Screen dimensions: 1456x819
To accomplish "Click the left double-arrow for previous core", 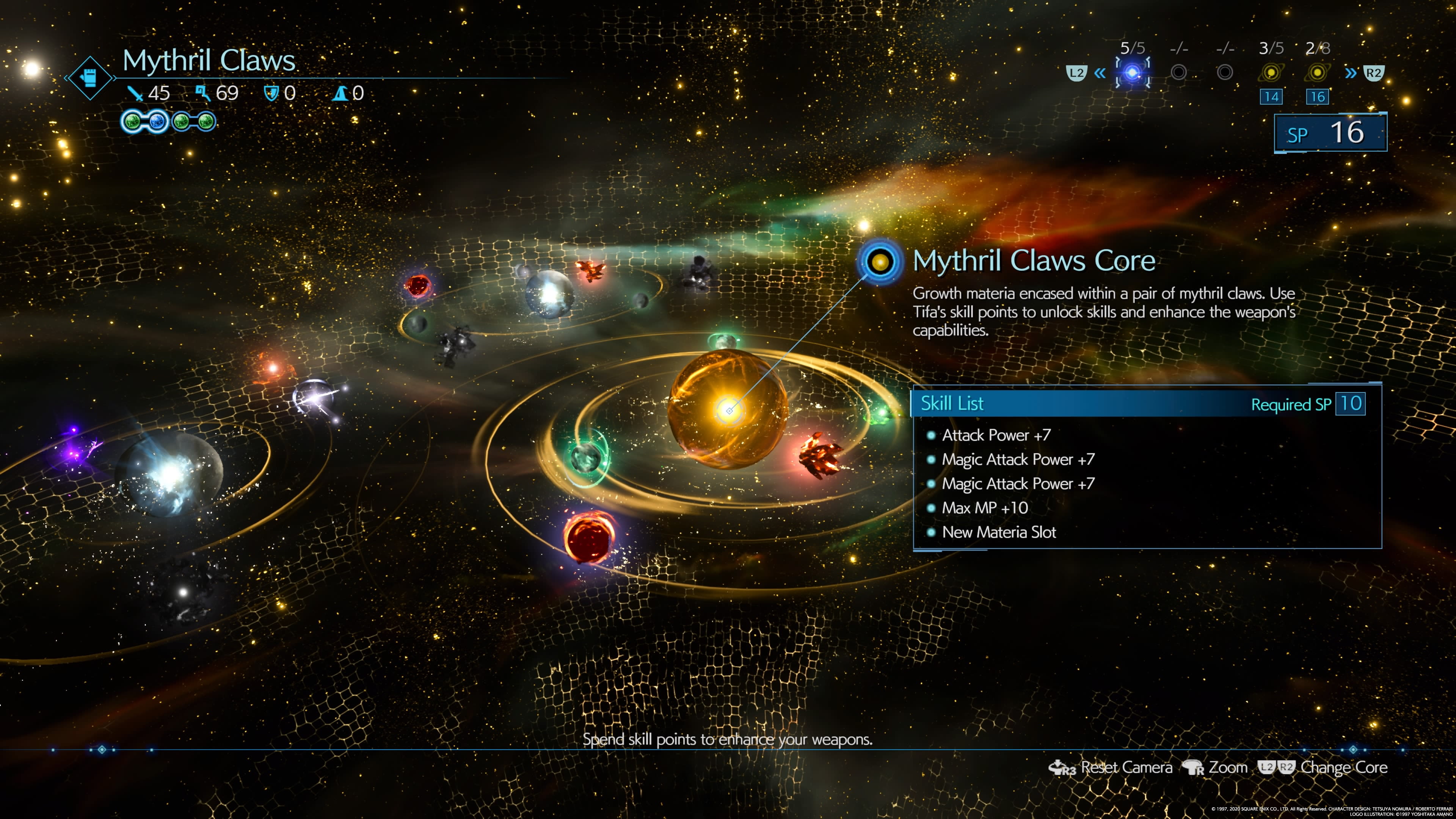I will [1099, 73].
